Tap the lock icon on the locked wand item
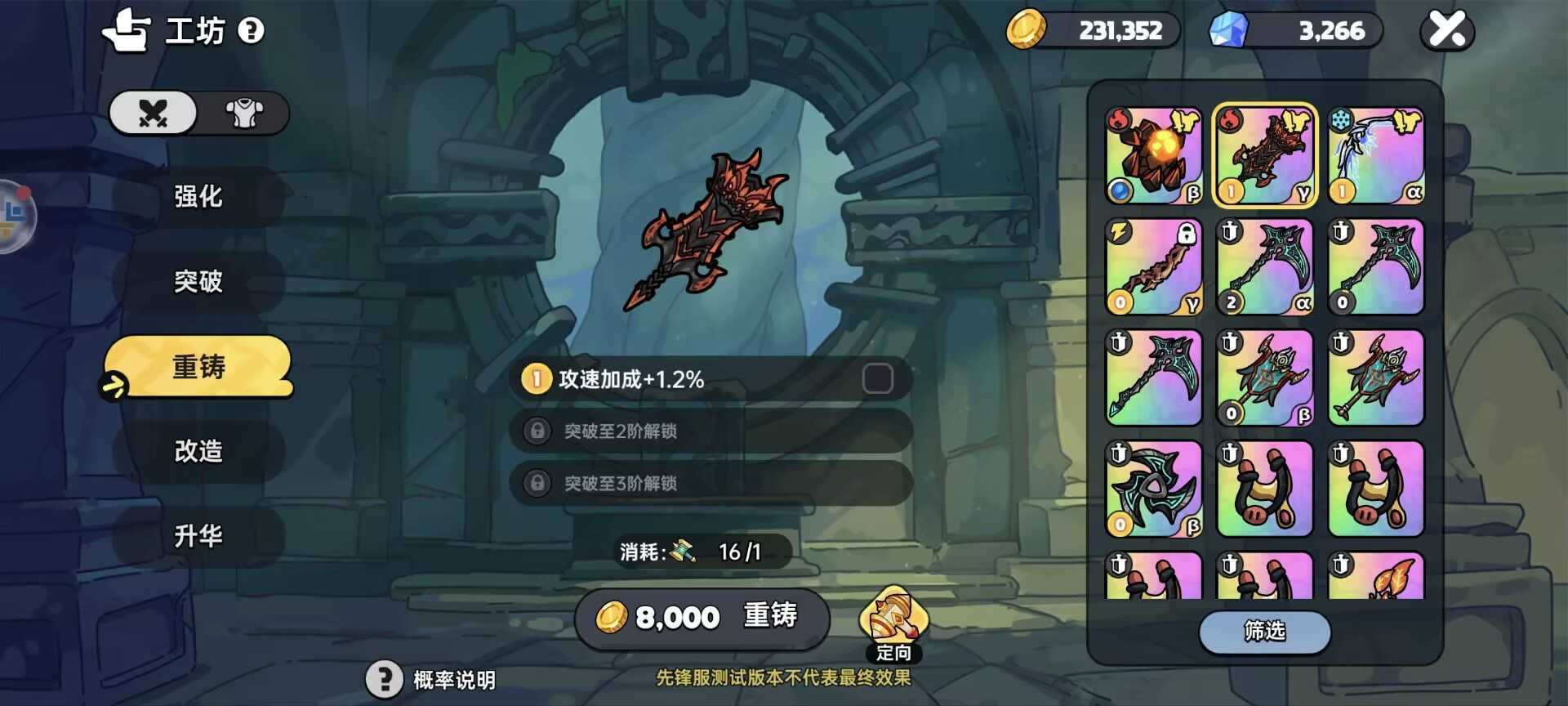 1187,233
